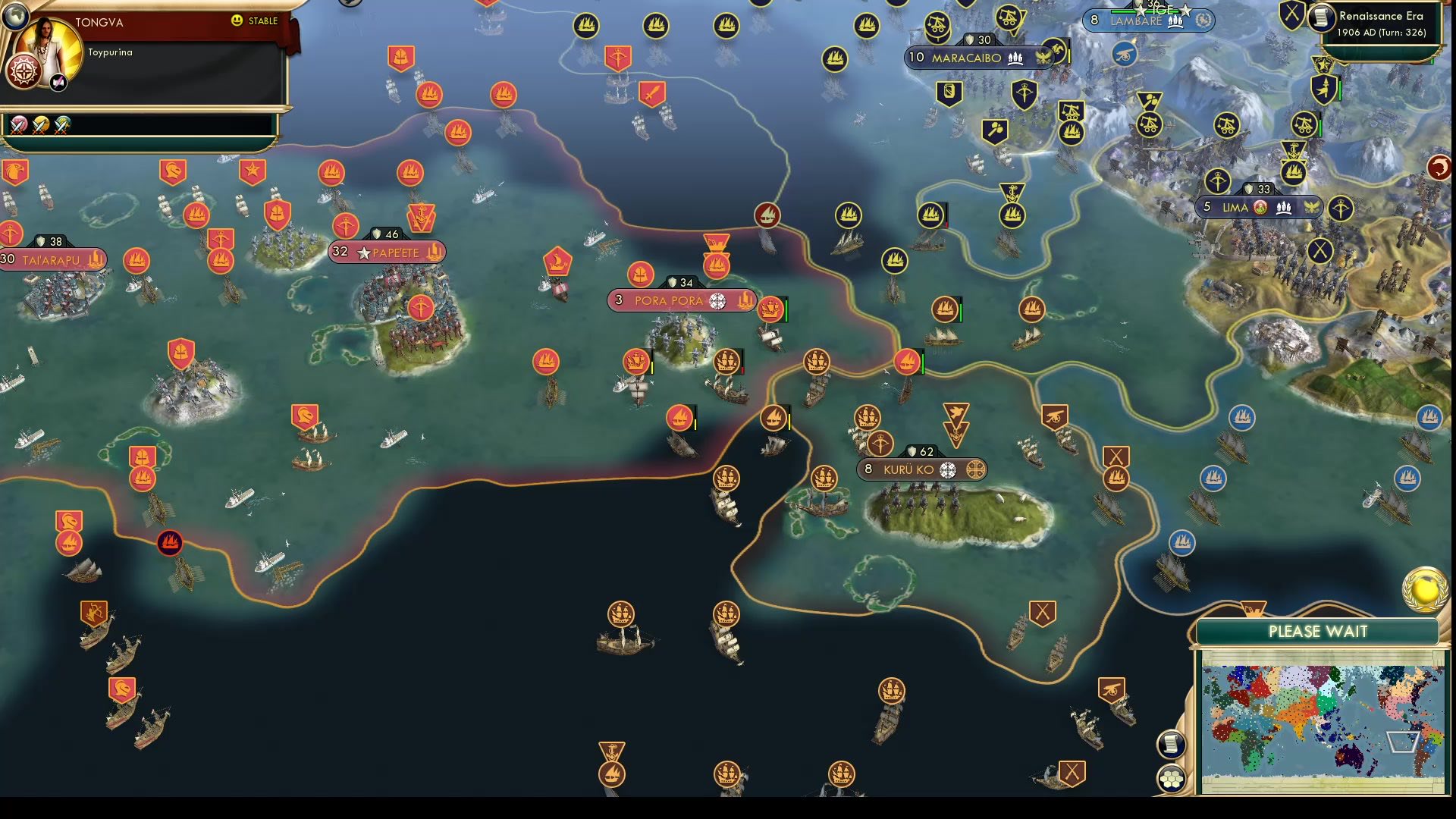Click the smiley face next to STABLE

238,21
